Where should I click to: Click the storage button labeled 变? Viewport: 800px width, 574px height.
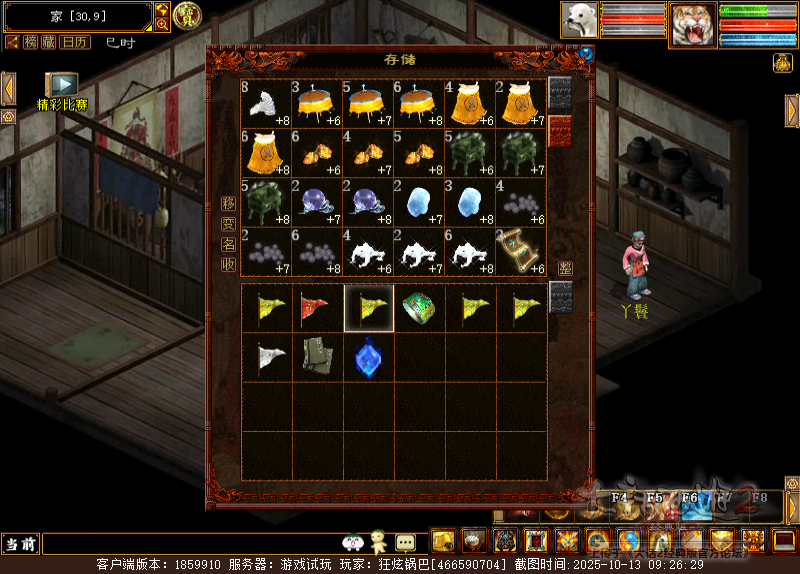(x=229, y=224)
